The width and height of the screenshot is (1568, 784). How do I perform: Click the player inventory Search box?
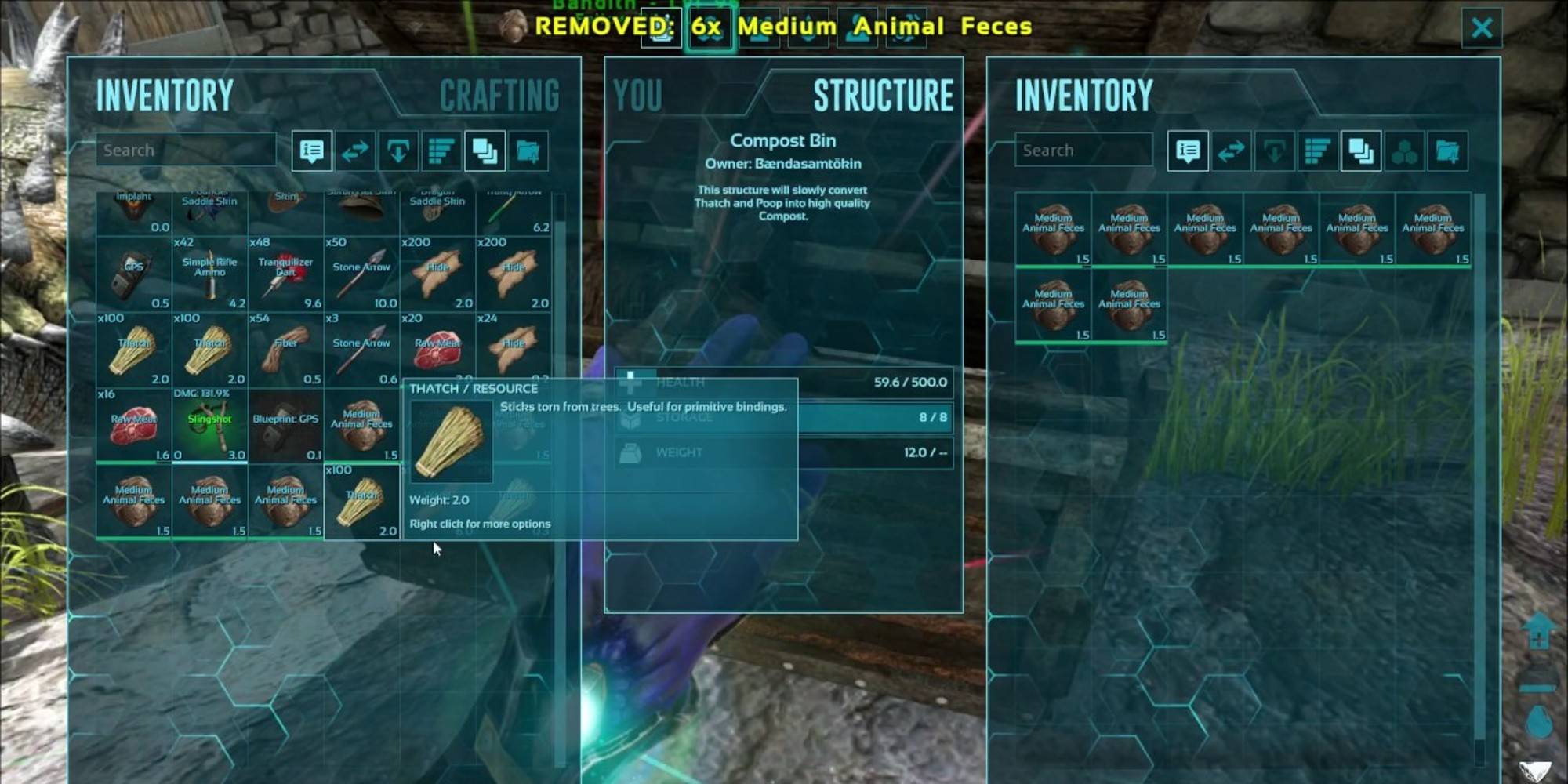tap(186, 151)
